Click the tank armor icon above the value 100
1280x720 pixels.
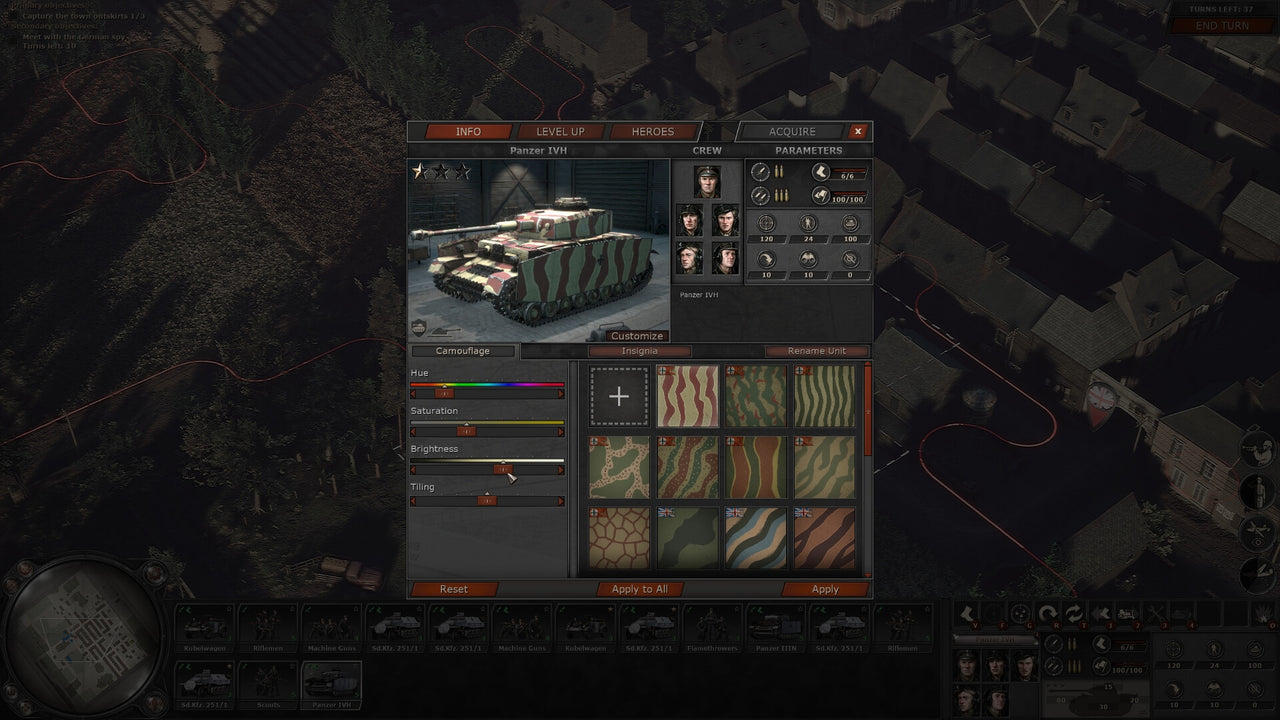coord(850,222)
